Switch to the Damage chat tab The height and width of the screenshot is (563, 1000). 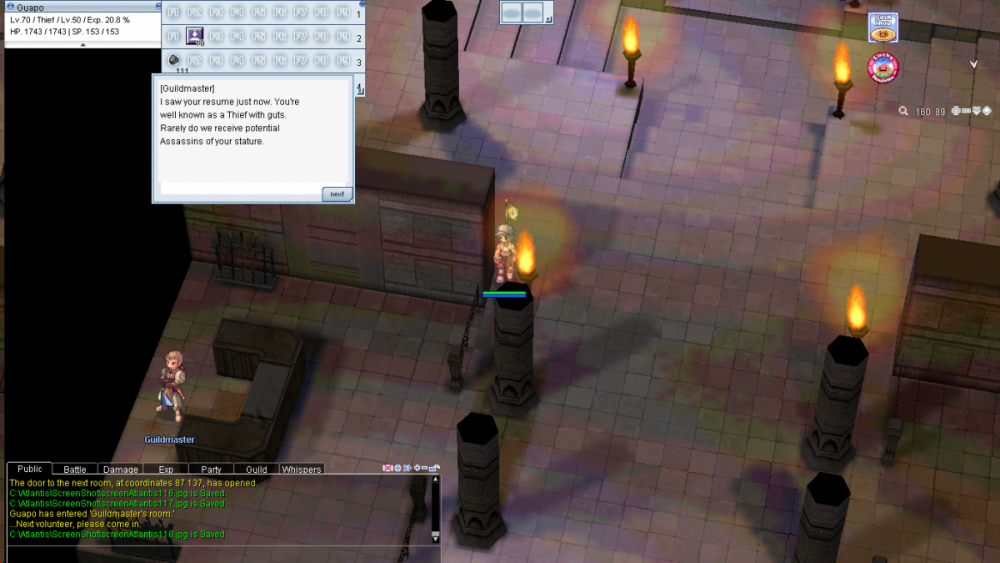click(x=120, y=469)
